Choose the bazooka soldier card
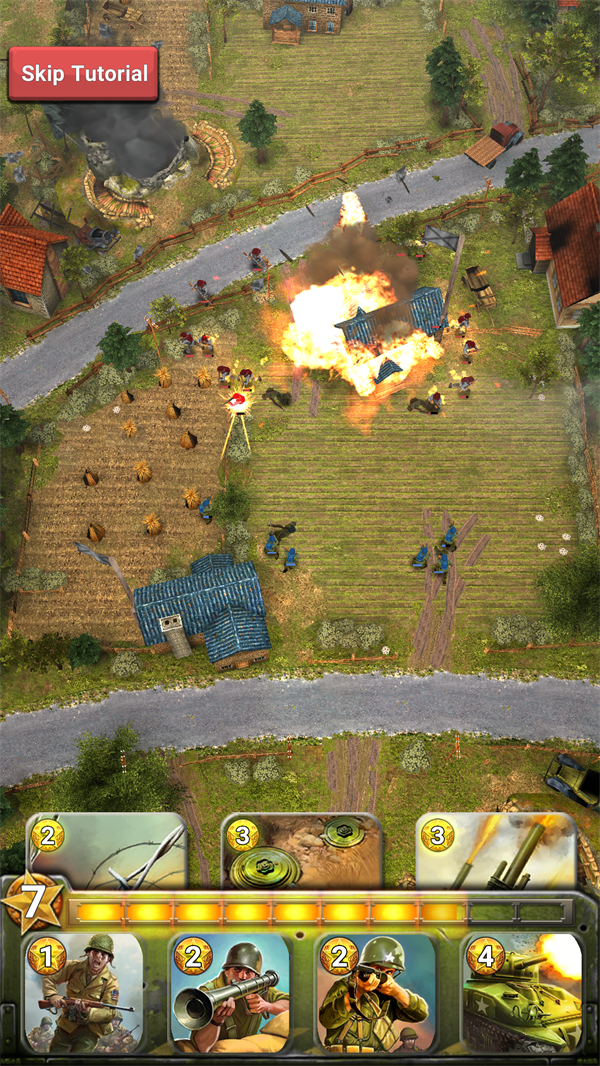600x1066 pixels. point(229,993)
